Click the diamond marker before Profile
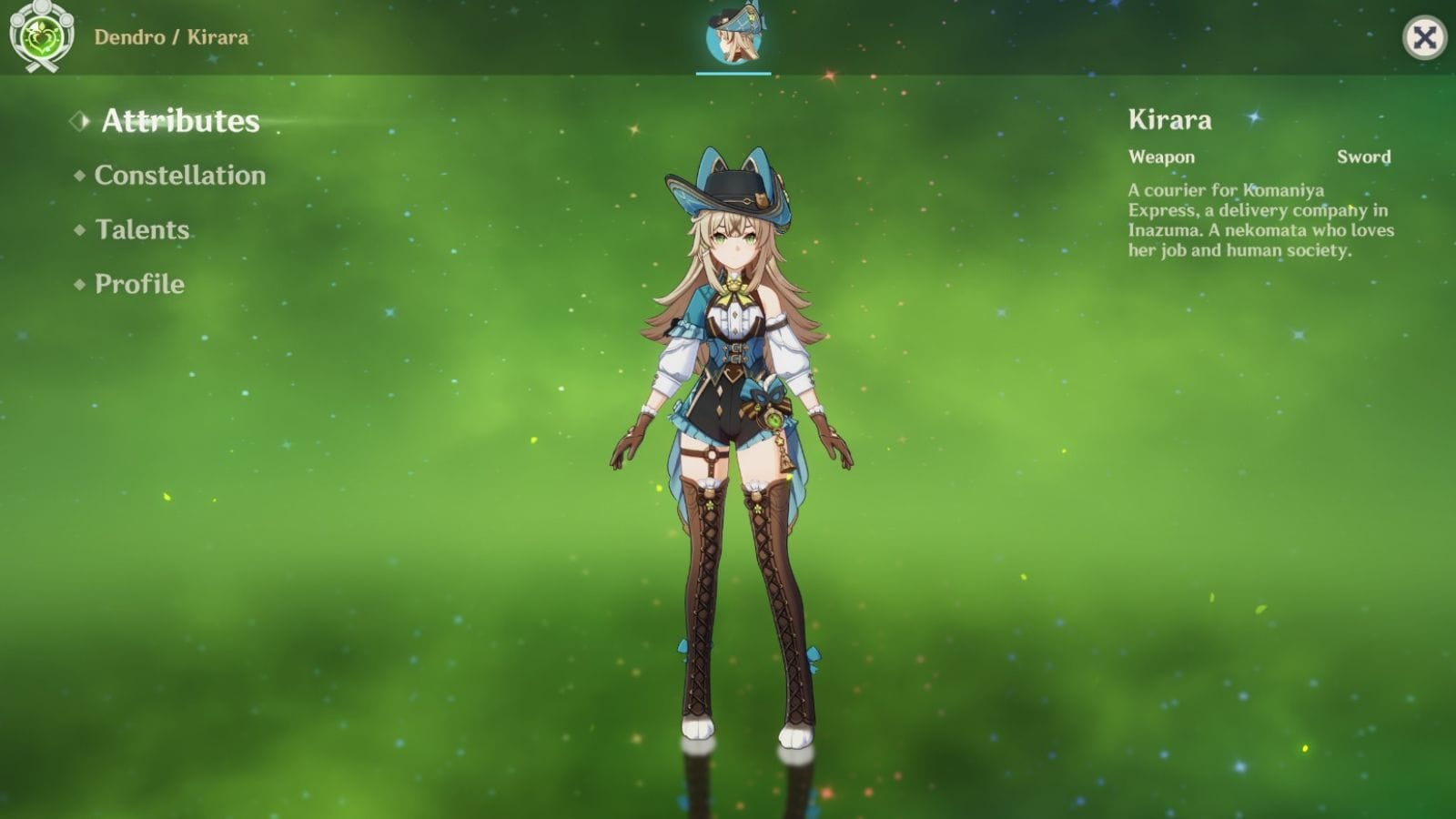Viewport: 1456px width, 819px height. (80, 285)
